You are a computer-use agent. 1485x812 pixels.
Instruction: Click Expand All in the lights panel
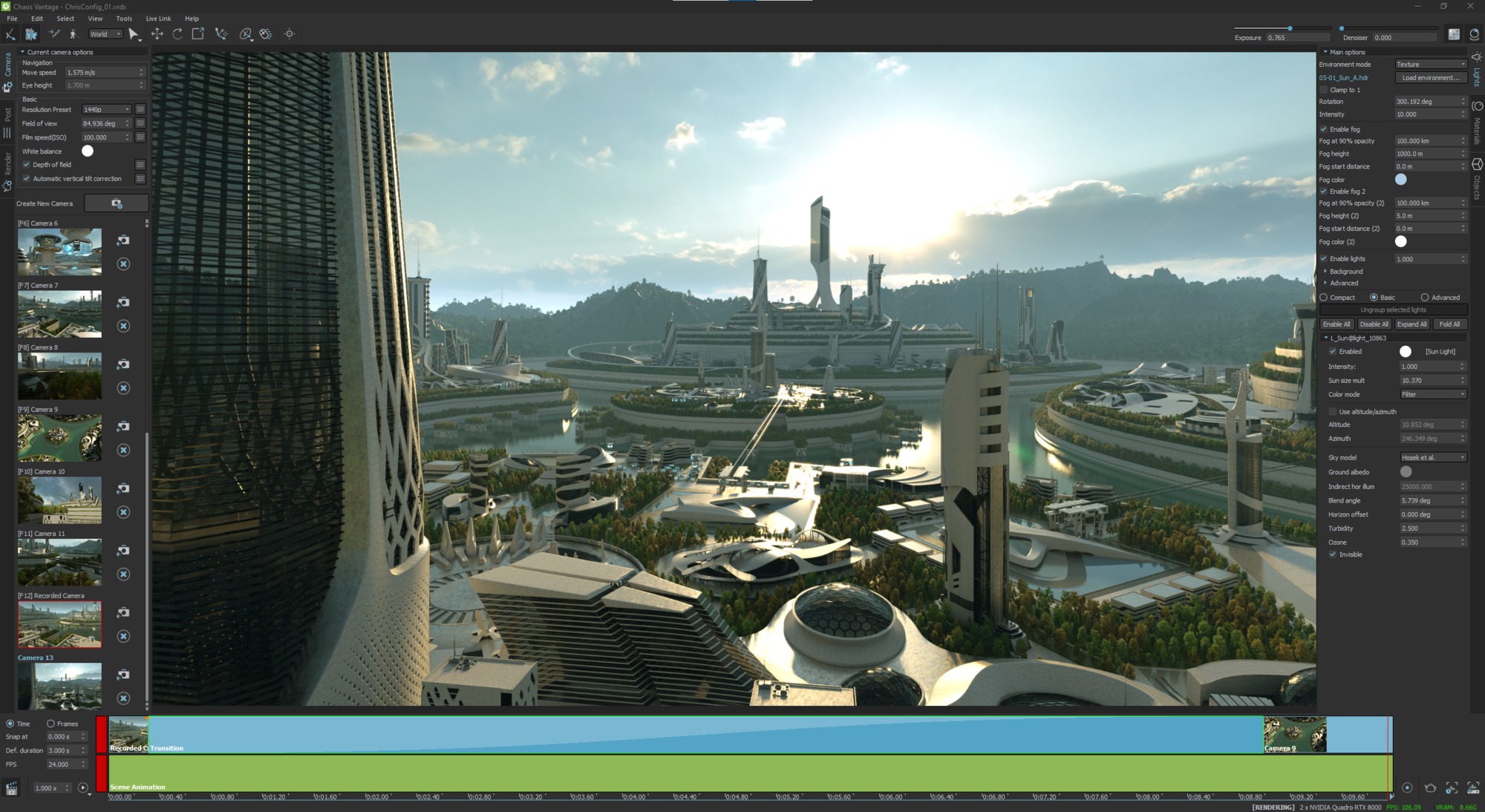point(1411,324)
